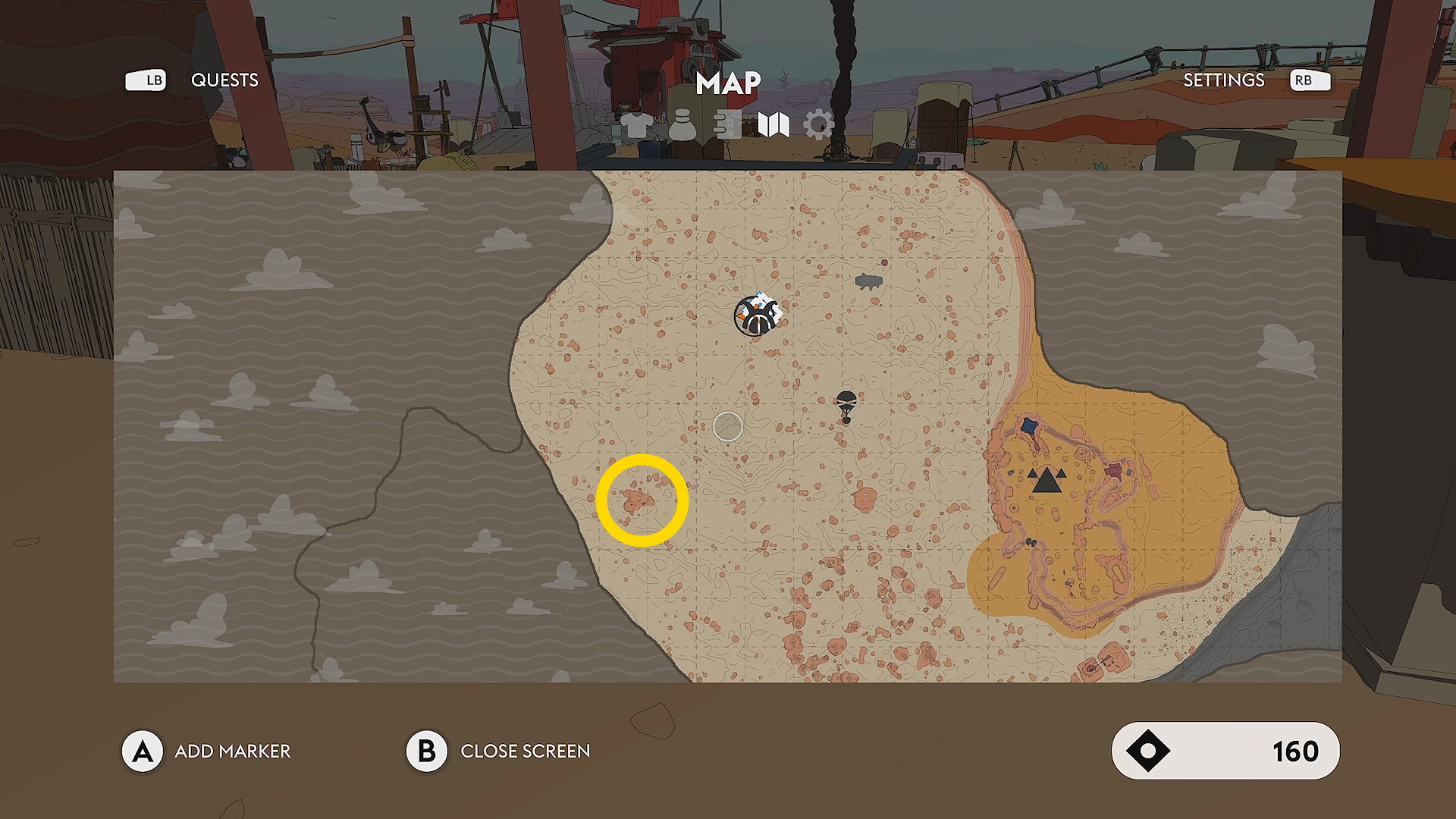Click the hot air balloon map marker
The height and width of the screenshot is (819, 1456).
coord(846,405)
